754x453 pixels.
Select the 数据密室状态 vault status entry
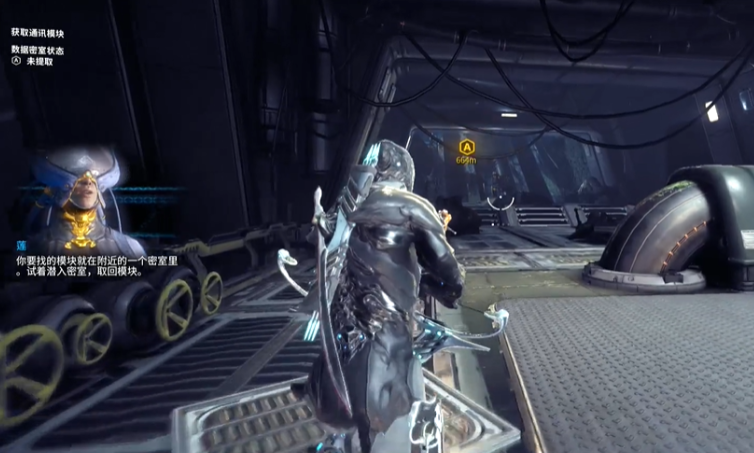[38, 49]
